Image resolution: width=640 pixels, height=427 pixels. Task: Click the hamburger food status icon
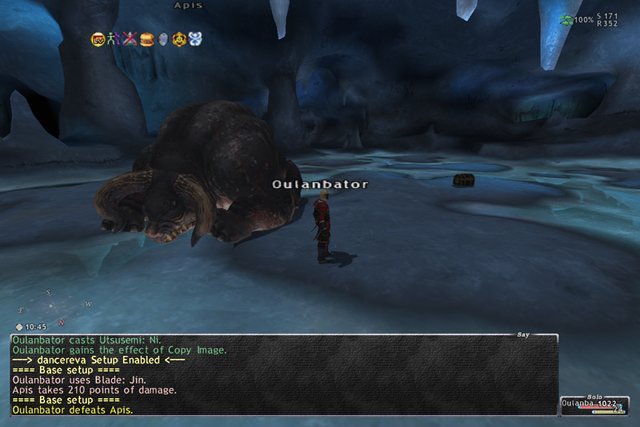point(147,39)
